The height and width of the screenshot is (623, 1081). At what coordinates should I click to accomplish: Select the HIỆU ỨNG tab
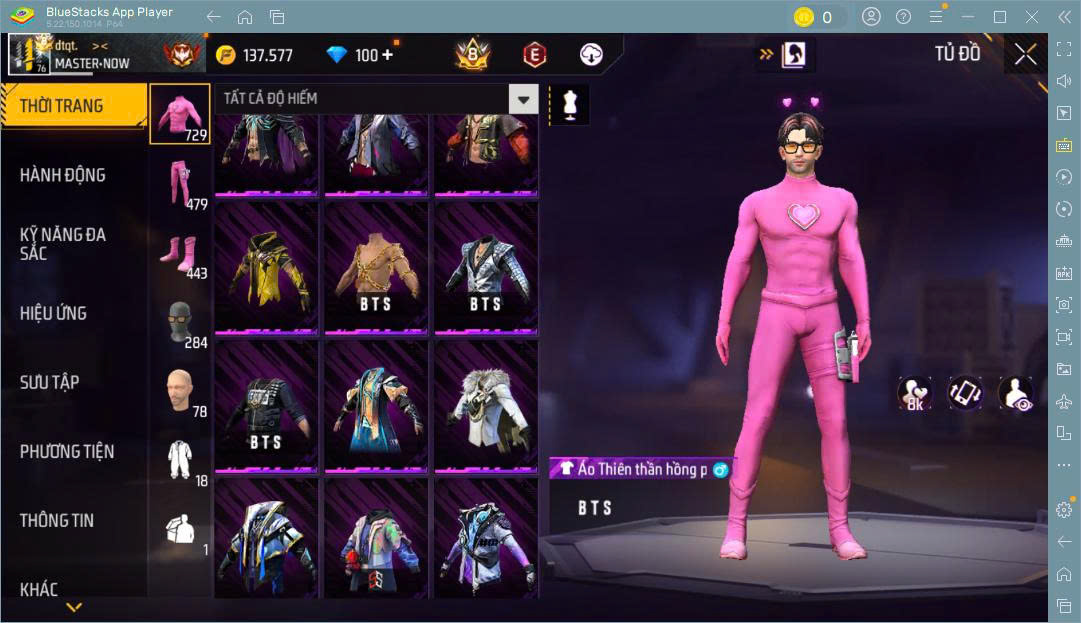coord(53,313)
